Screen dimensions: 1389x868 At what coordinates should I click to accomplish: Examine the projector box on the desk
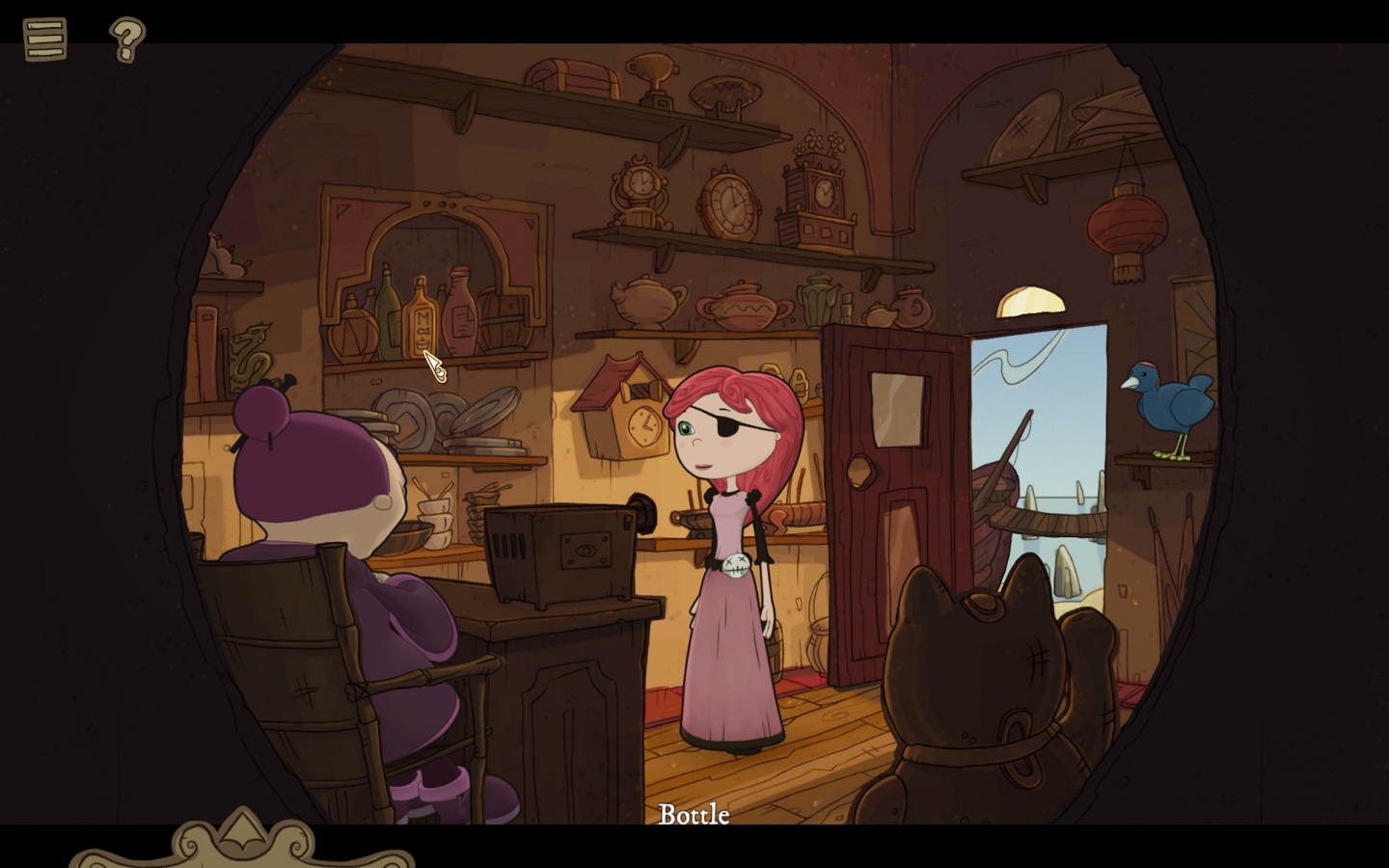click(559, 550)
